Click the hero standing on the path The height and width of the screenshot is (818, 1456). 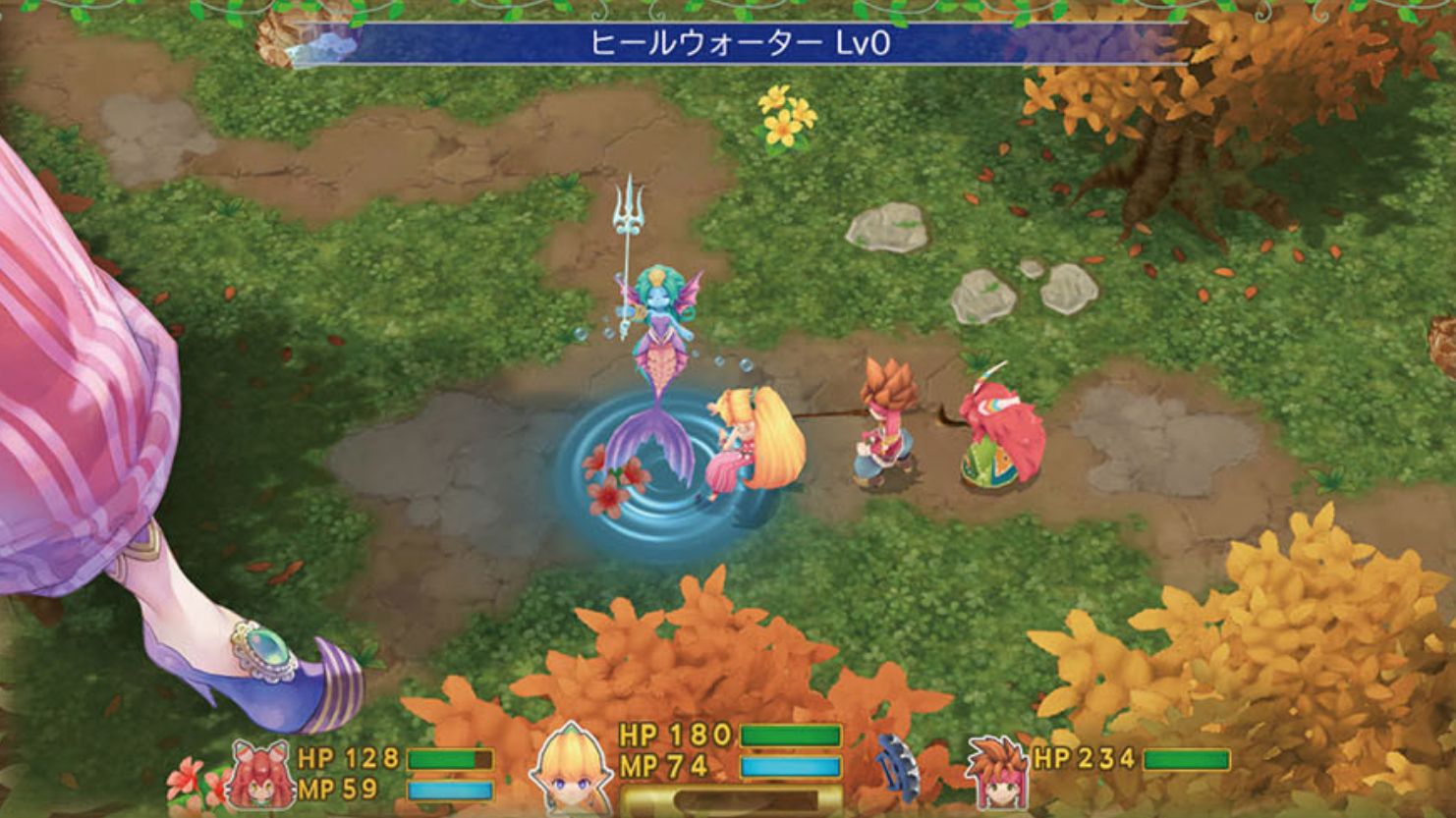(884, 422)
